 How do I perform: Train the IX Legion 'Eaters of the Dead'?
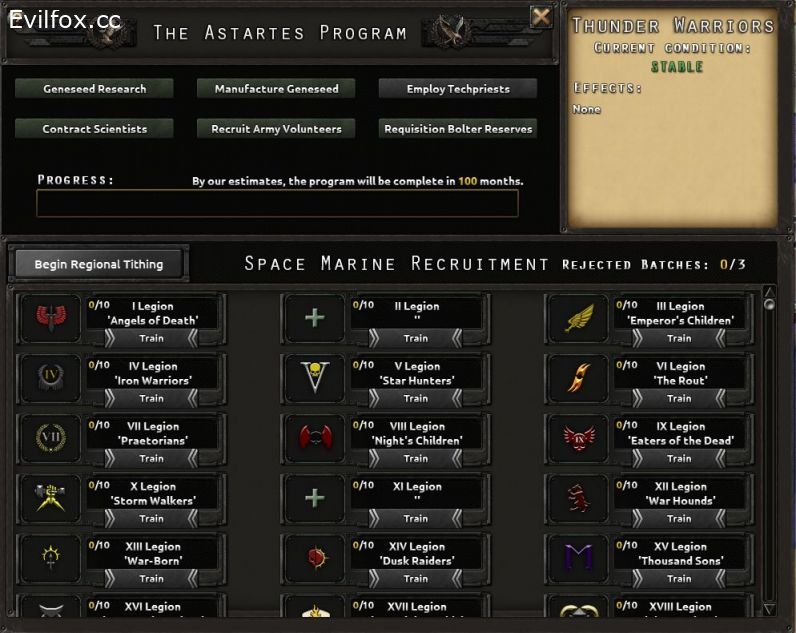(679, 458)
